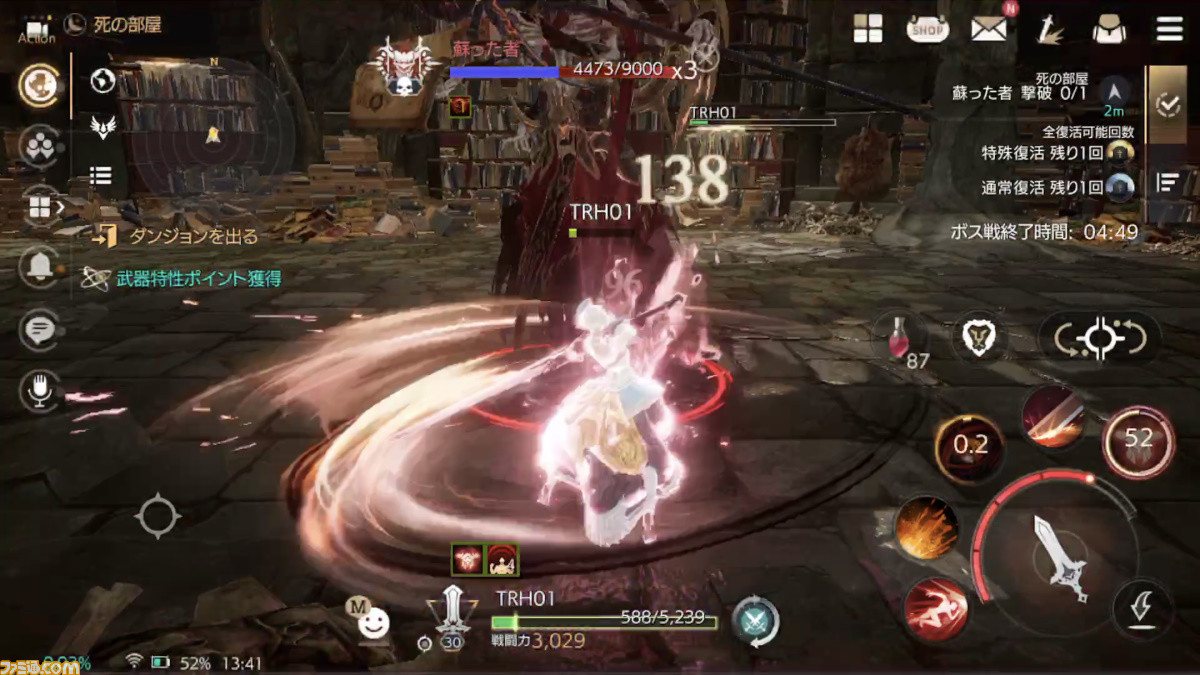Screen dimensions: 1200x675
Task: Open the microphone voice chat
Action: click(x=40, y=391)
